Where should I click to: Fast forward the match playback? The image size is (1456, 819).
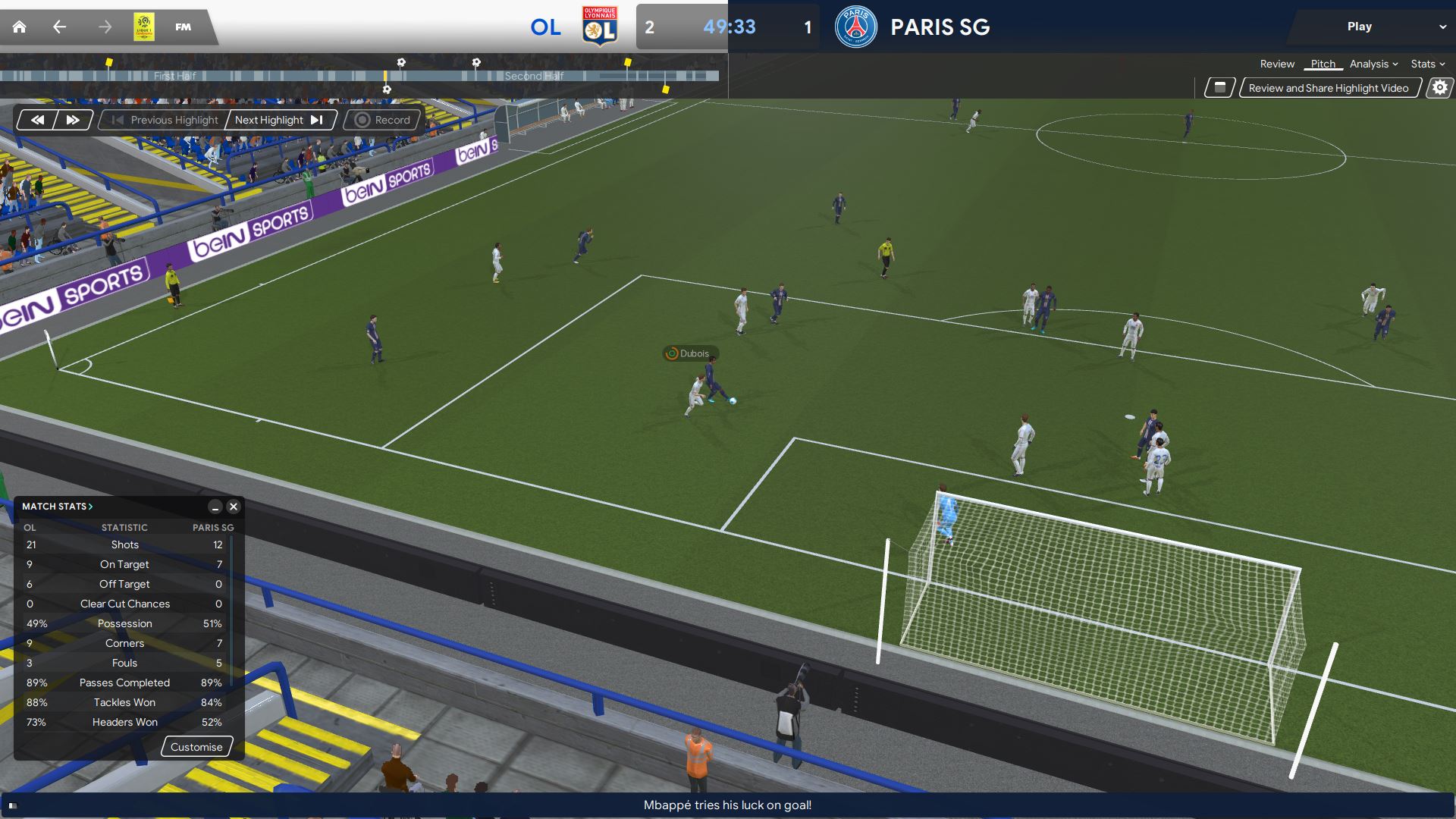73,120
